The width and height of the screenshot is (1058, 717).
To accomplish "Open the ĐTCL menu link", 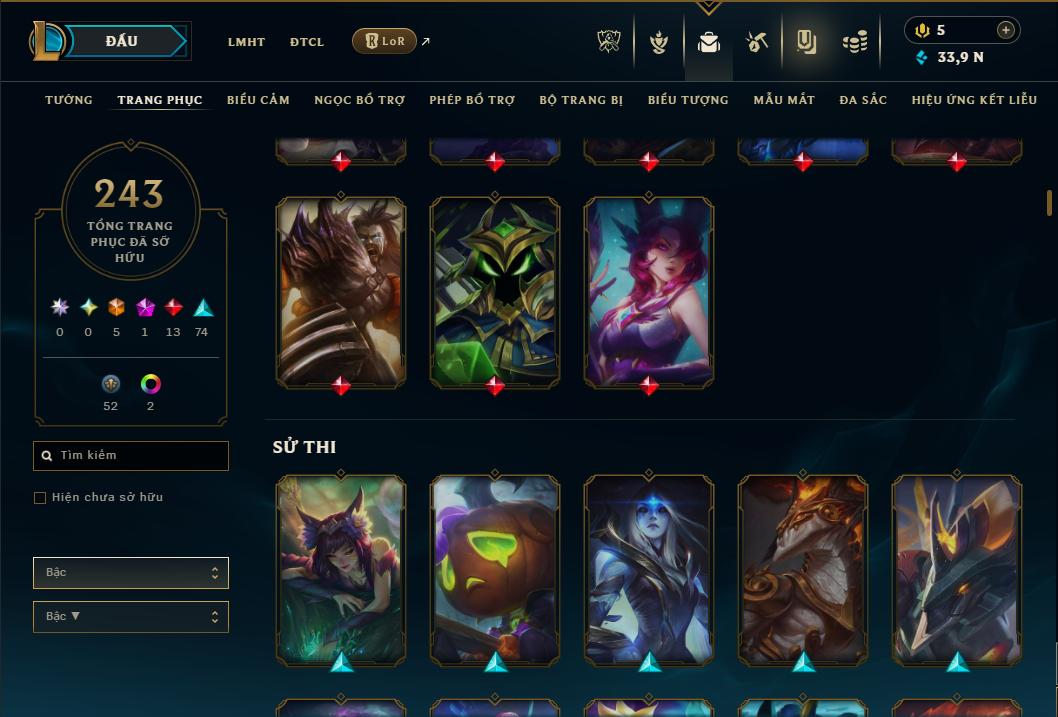I will point(307,42).
